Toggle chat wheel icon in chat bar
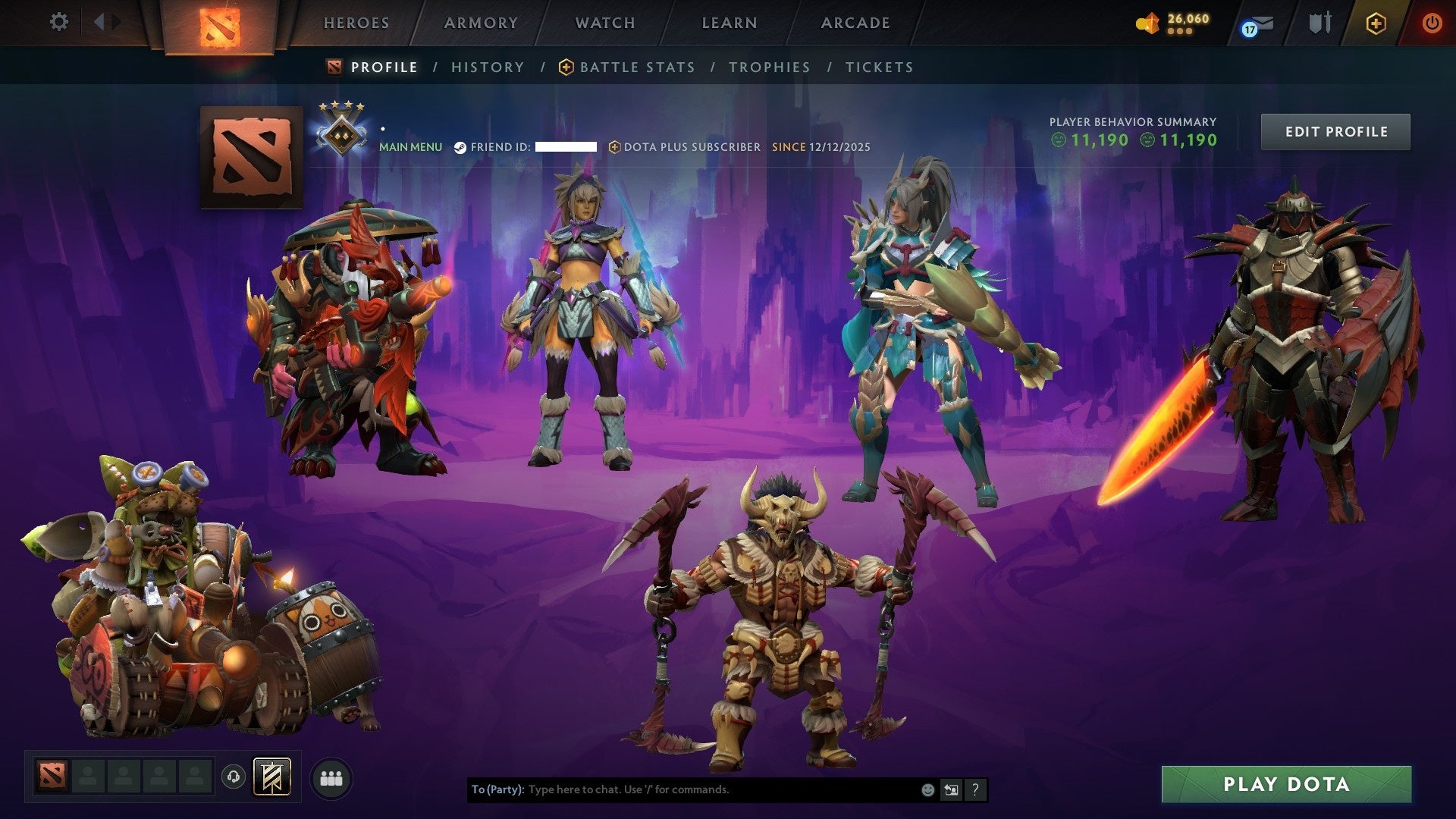Viewport: 1456px width, 819px height. point(951,789)
